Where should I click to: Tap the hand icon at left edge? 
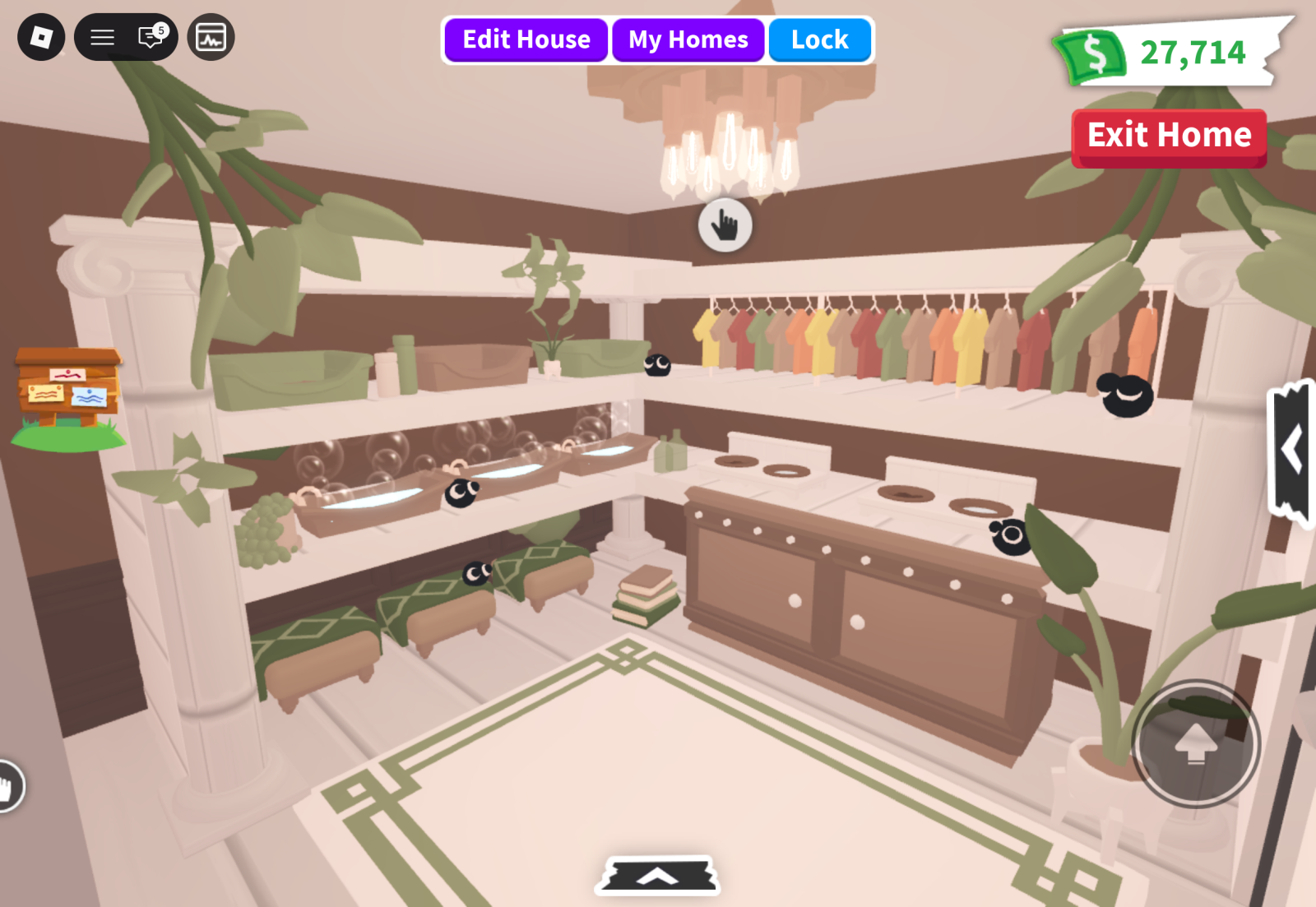pos(8,787)
